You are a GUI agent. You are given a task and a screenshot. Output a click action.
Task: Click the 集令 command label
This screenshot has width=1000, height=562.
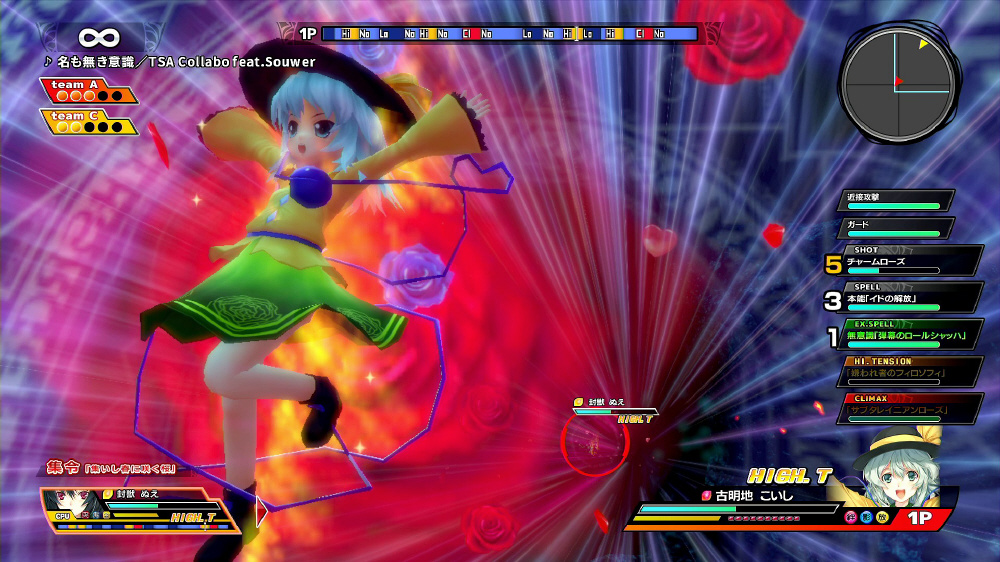[x=64, y=468]
